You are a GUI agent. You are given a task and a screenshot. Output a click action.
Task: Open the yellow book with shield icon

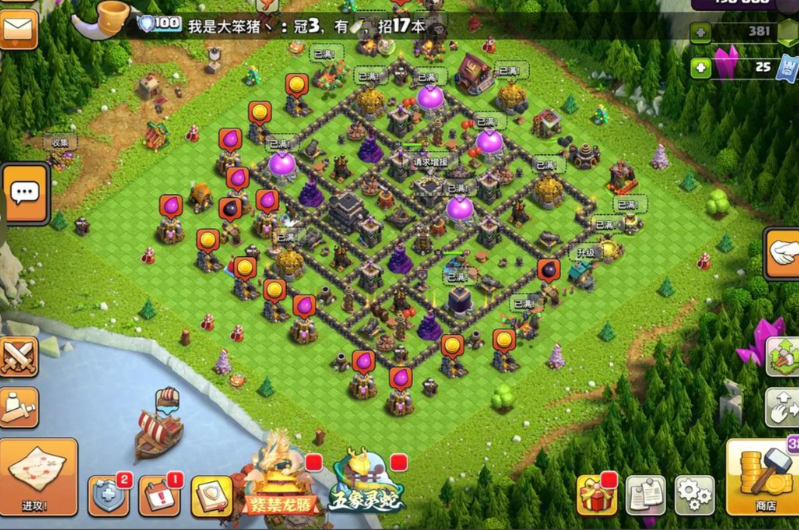coord(210,496)
